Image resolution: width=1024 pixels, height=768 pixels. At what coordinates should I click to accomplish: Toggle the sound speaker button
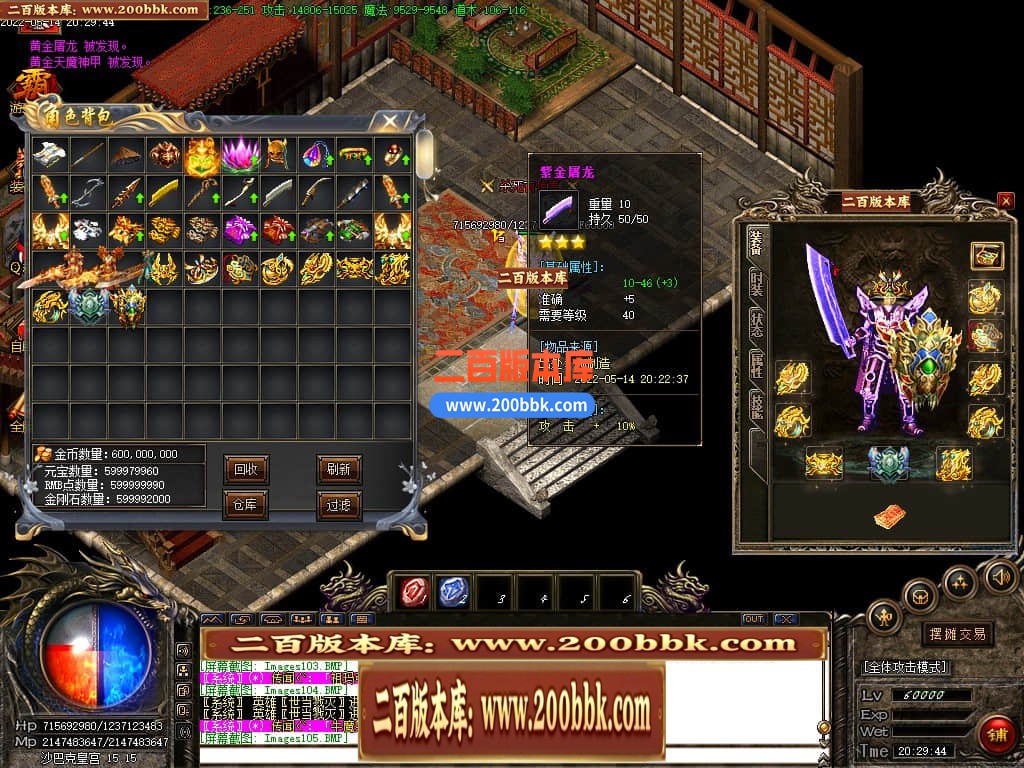click(1001, 576)
